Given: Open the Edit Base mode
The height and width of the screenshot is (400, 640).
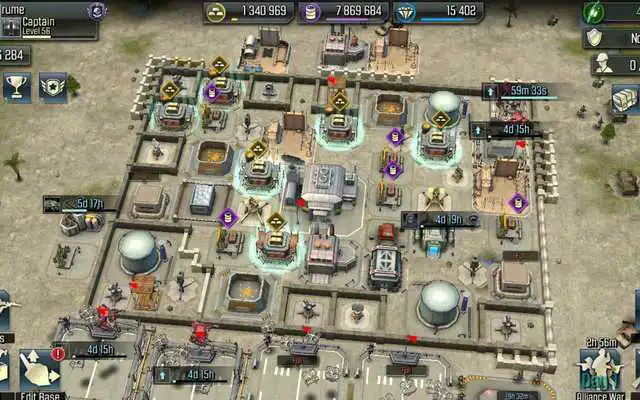Looking at the screenshot, I should tap(40, 372).
